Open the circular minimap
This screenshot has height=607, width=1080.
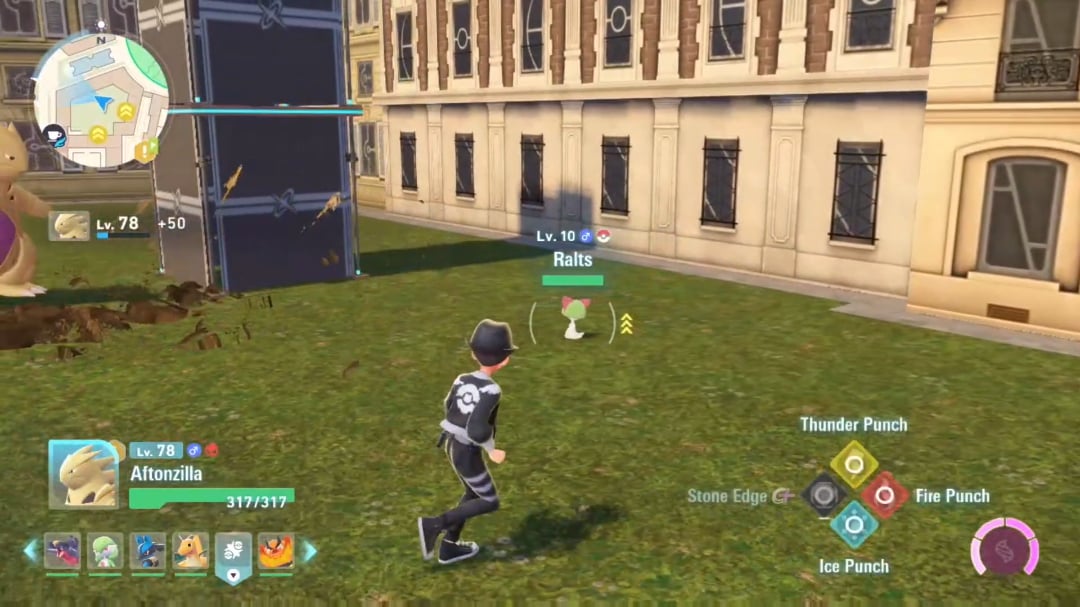(x=101, y=99)
